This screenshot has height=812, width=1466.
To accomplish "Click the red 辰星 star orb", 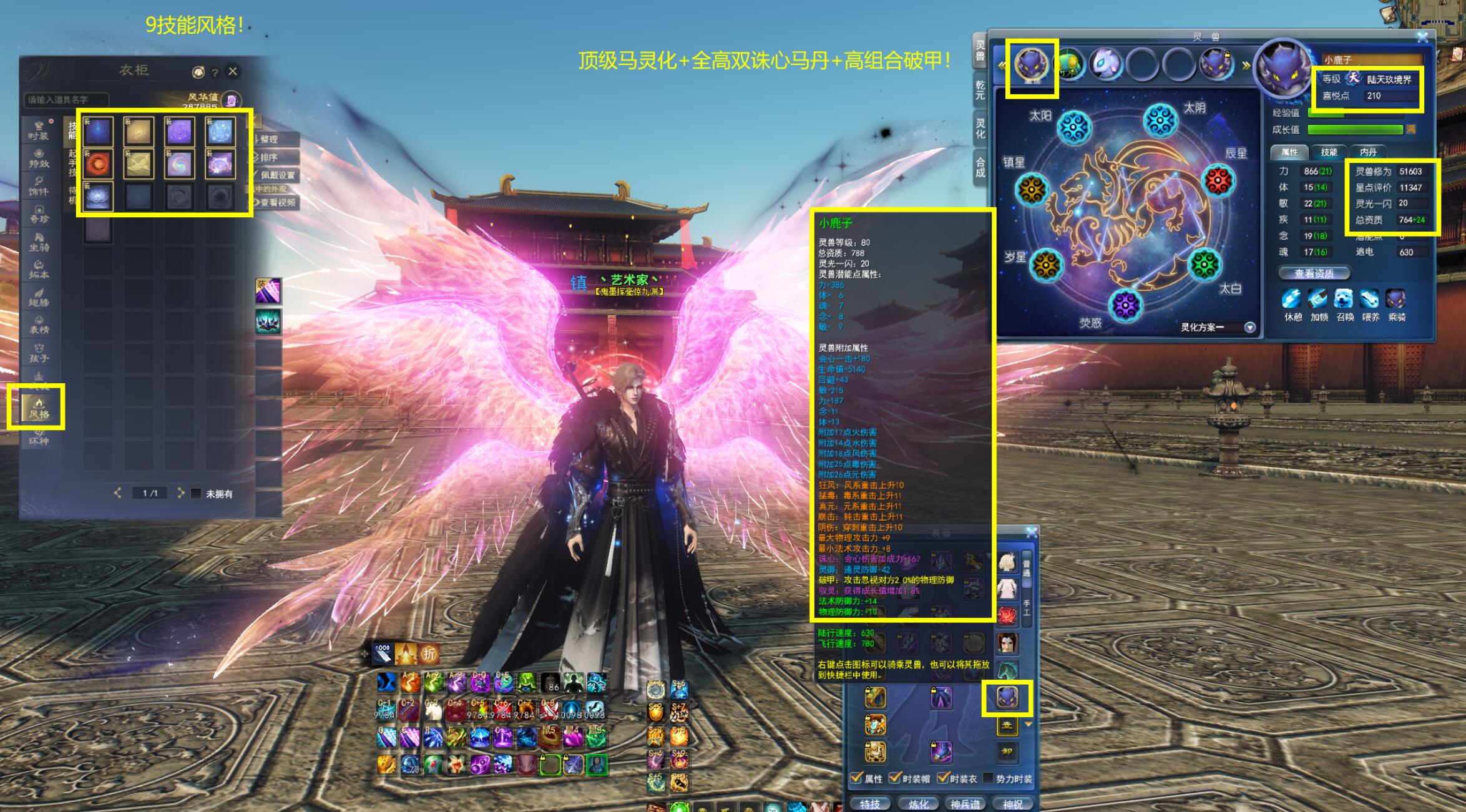I will click(1218, 181).
